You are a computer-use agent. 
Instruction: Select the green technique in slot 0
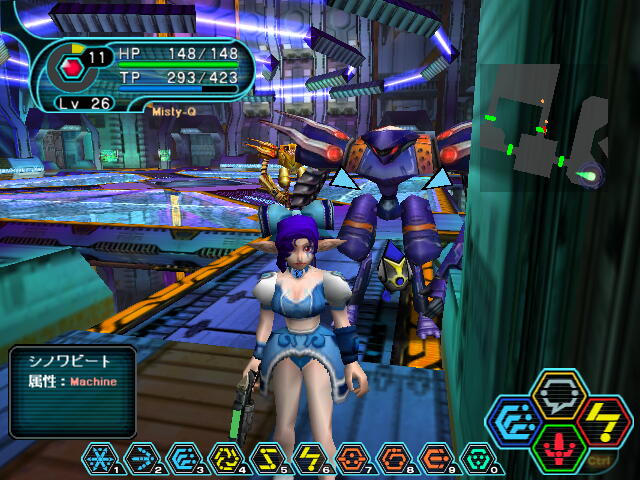(478, 458)
